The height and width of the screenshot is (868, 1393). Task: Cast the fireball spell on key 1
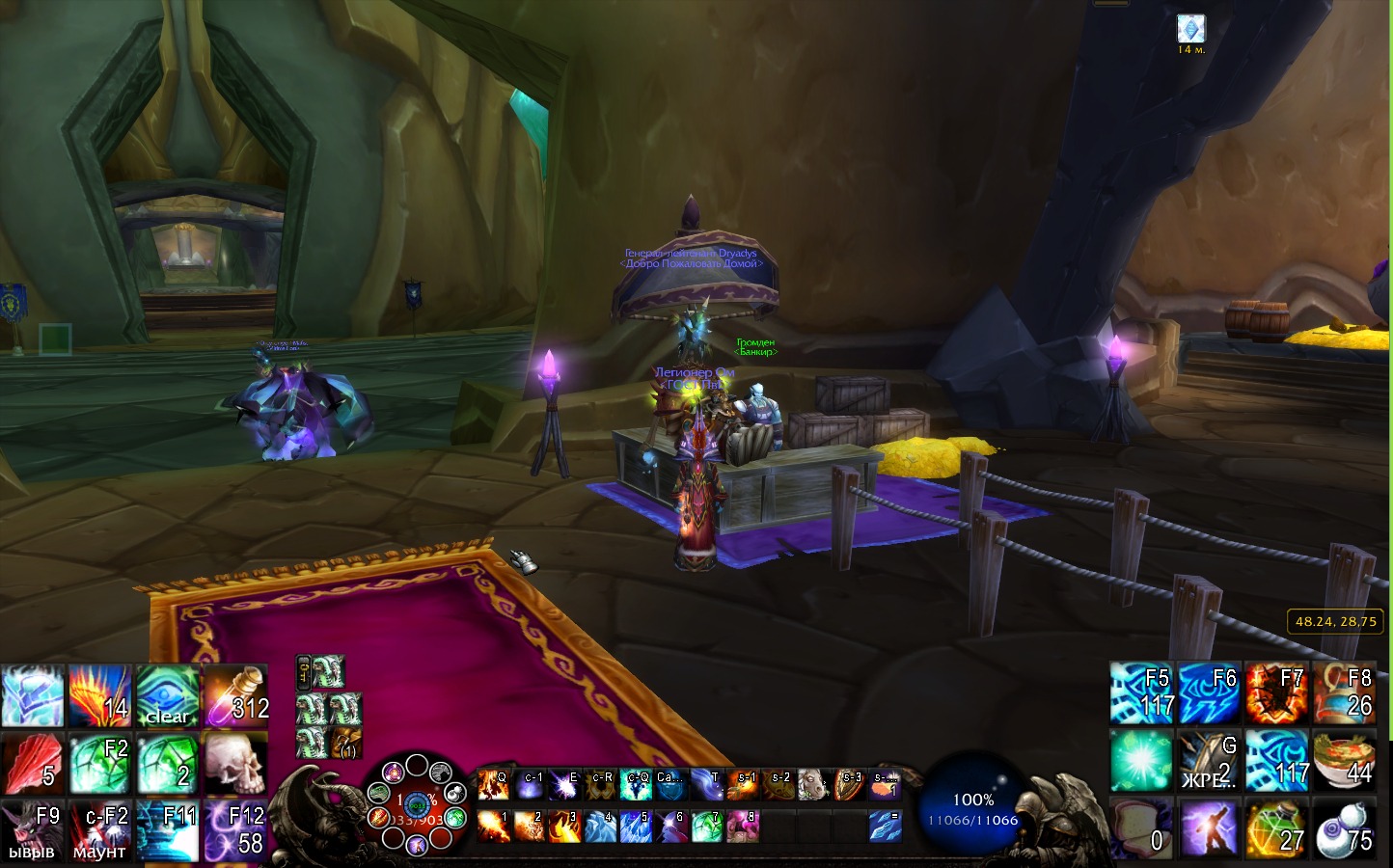click(x=493, y=827)
